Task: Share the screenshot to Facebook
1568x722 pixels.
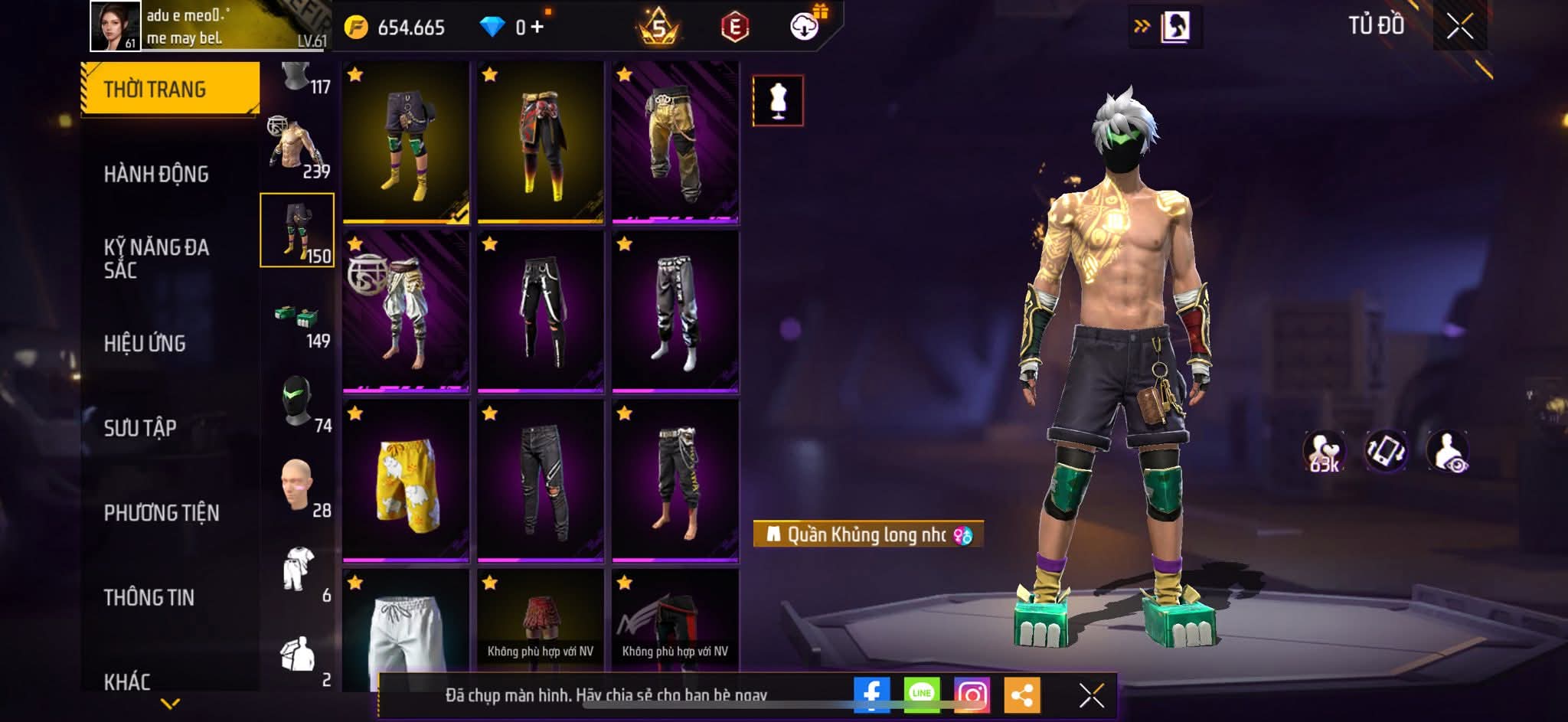Action: [x=871, y=695]
